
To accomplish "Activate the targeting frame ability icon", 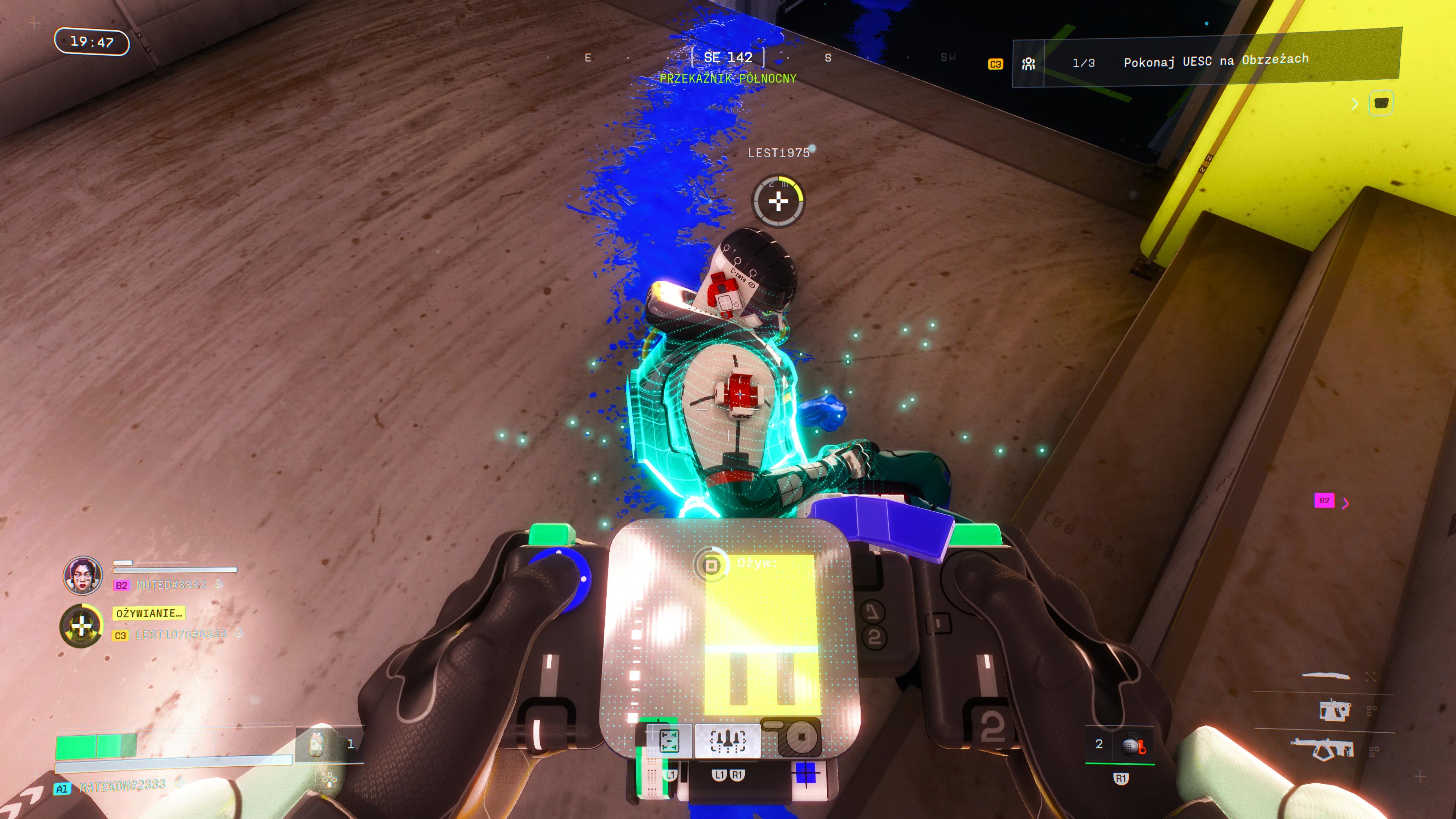I will pos(668,740).
